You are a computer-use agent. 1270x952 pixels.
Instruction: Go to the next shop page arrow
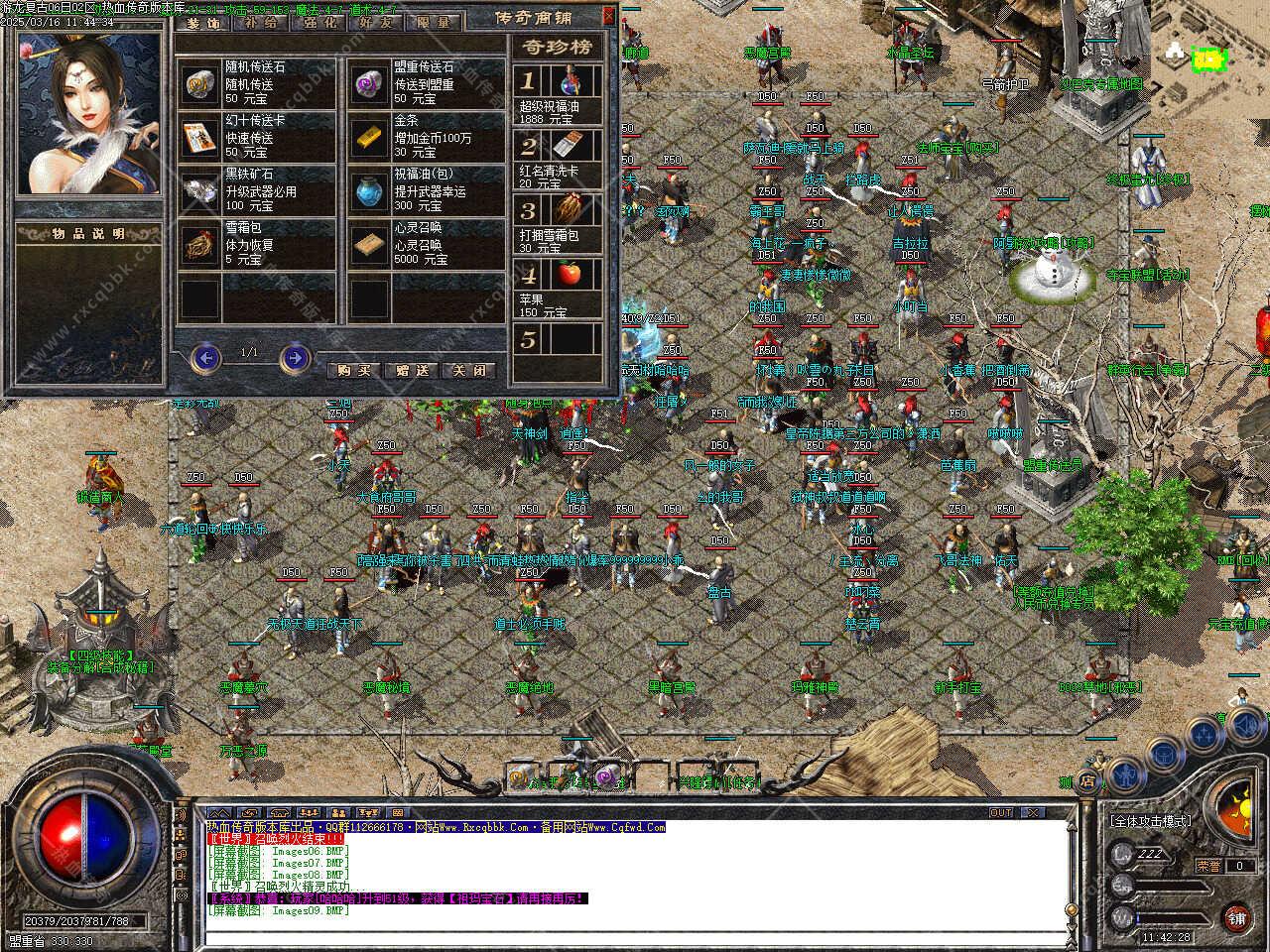coord(295,357)
